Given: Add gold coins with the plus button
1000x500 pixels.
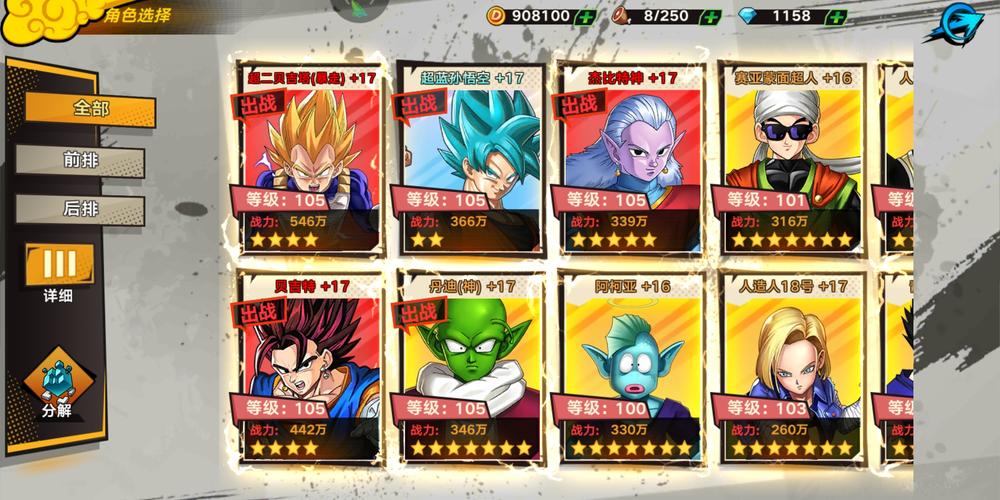Looking at the screenshot, I should coord(586,16).
